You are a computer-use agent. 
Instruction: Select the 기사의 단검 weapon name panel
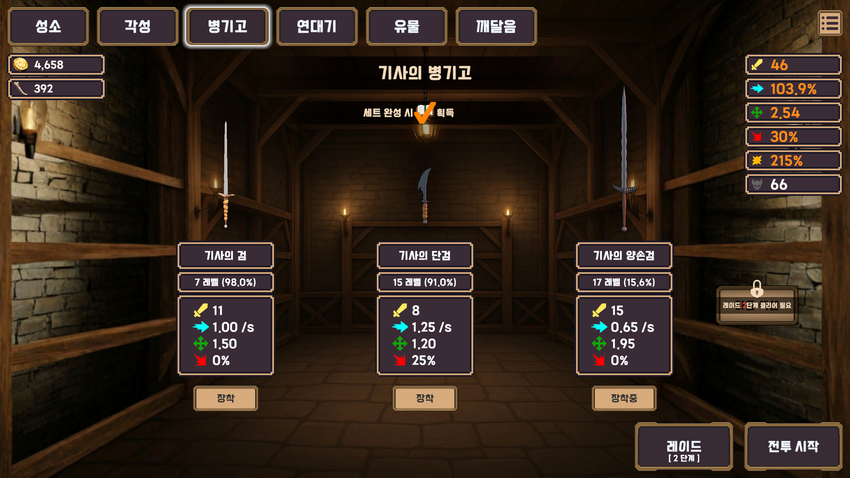pos(425,255)
